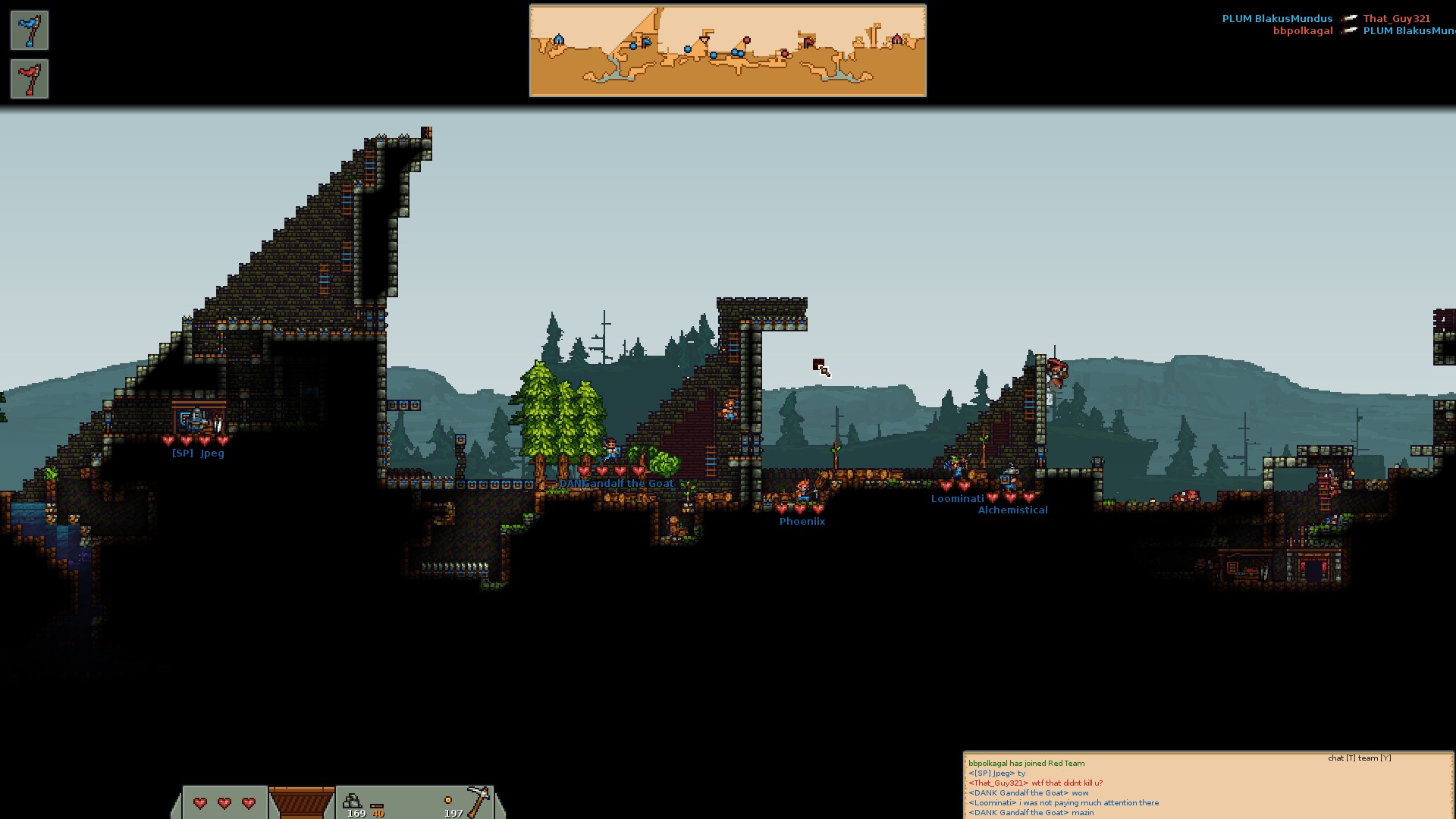The width and height of the screenshot is (1456, 819).
Task: Click the red base marker on minimap
Action: click(897, 39)
